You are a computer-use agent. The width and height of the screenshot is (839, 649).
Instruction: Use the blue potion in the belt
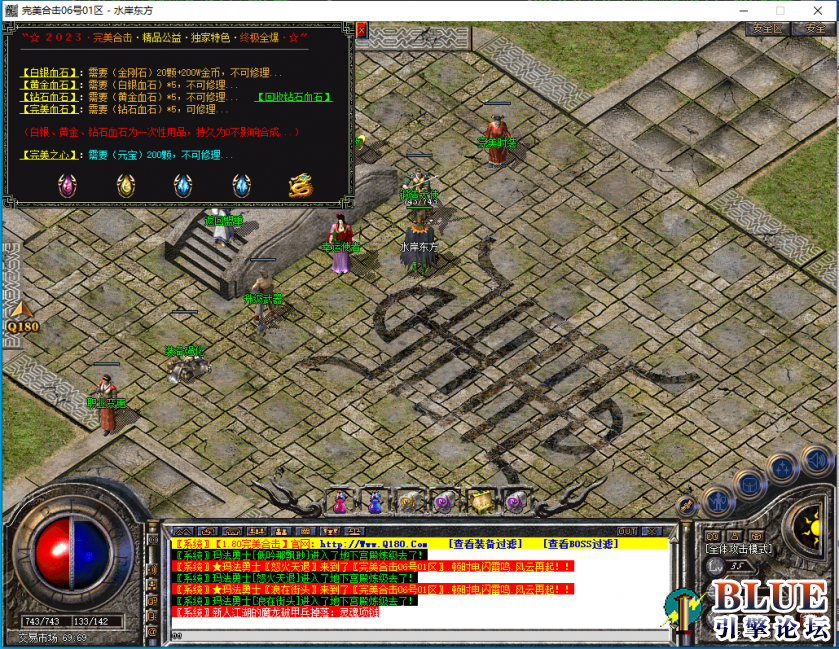pos(375,502)
